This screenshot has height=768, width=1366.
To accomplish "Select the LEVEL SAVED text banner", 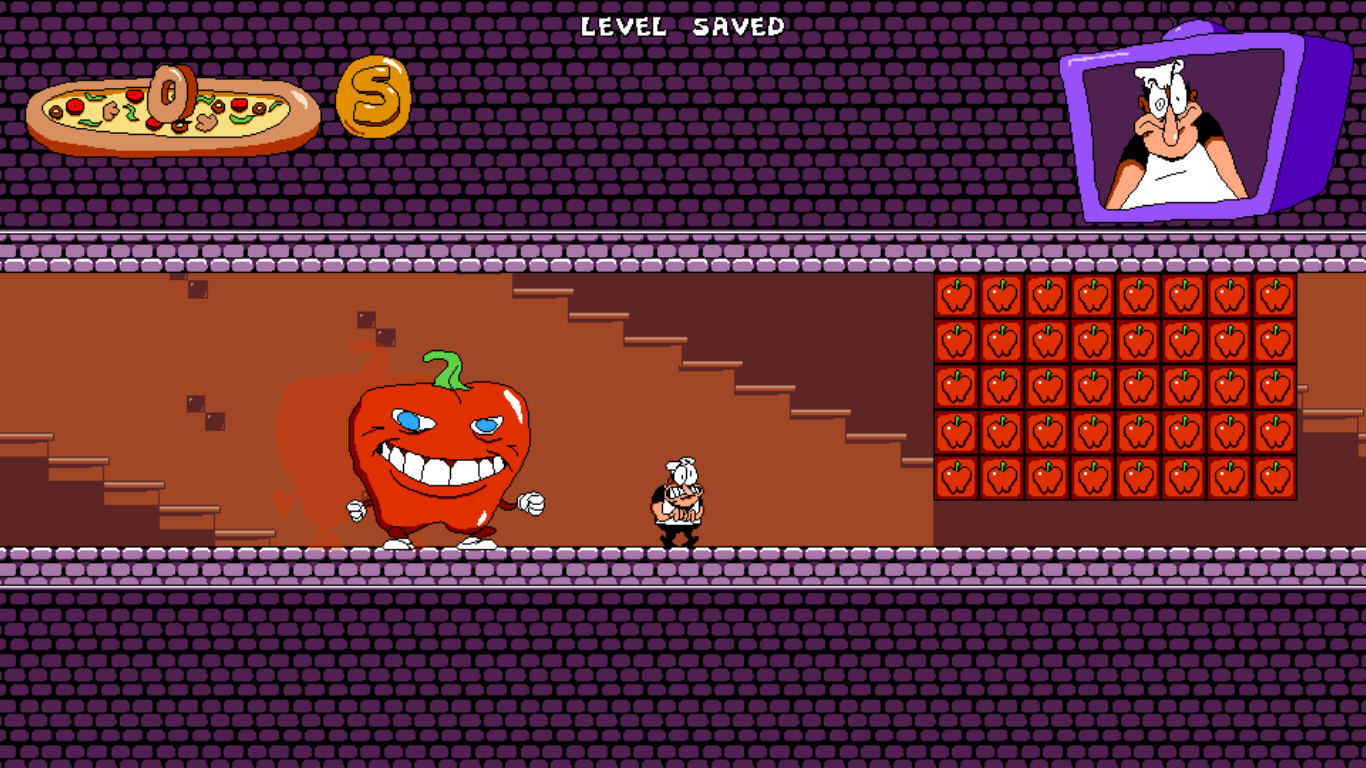I will 682,26.
